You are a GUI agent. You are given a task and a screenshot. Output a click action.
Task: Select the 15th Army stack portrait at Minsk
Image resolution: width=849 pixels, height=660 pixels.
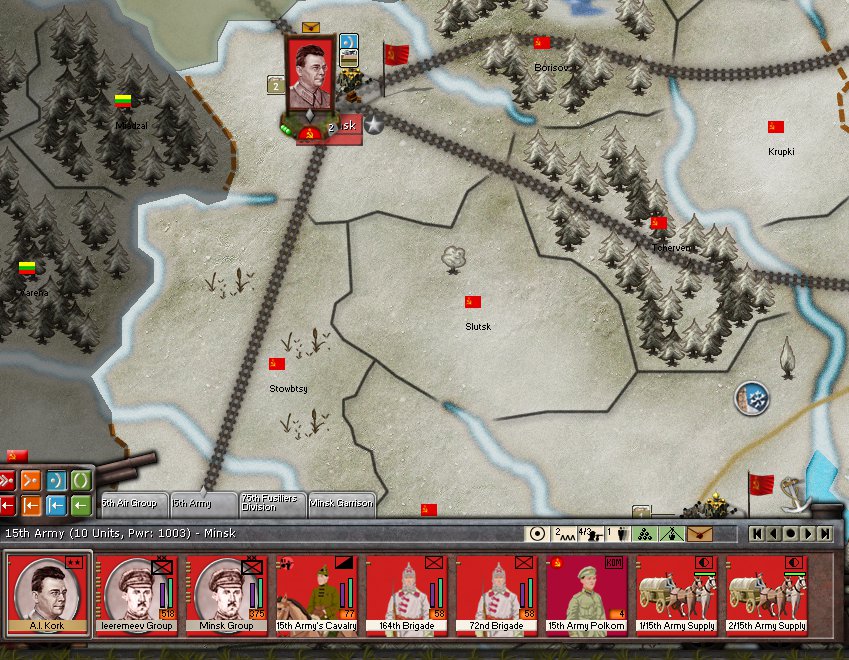pos(311,78)
